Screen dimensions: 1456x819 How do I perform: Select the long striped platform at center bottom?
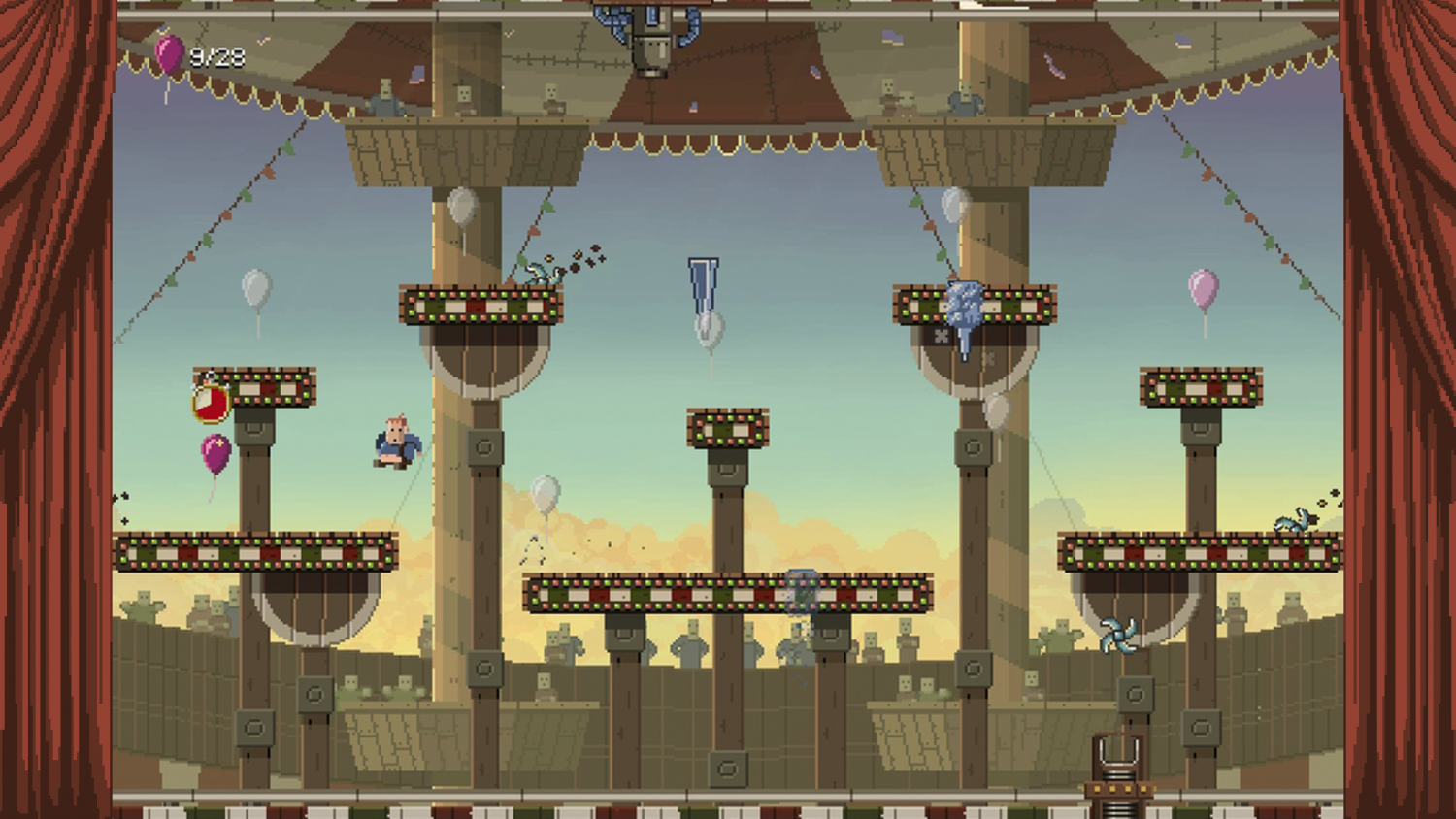click(x=730, y=588)
